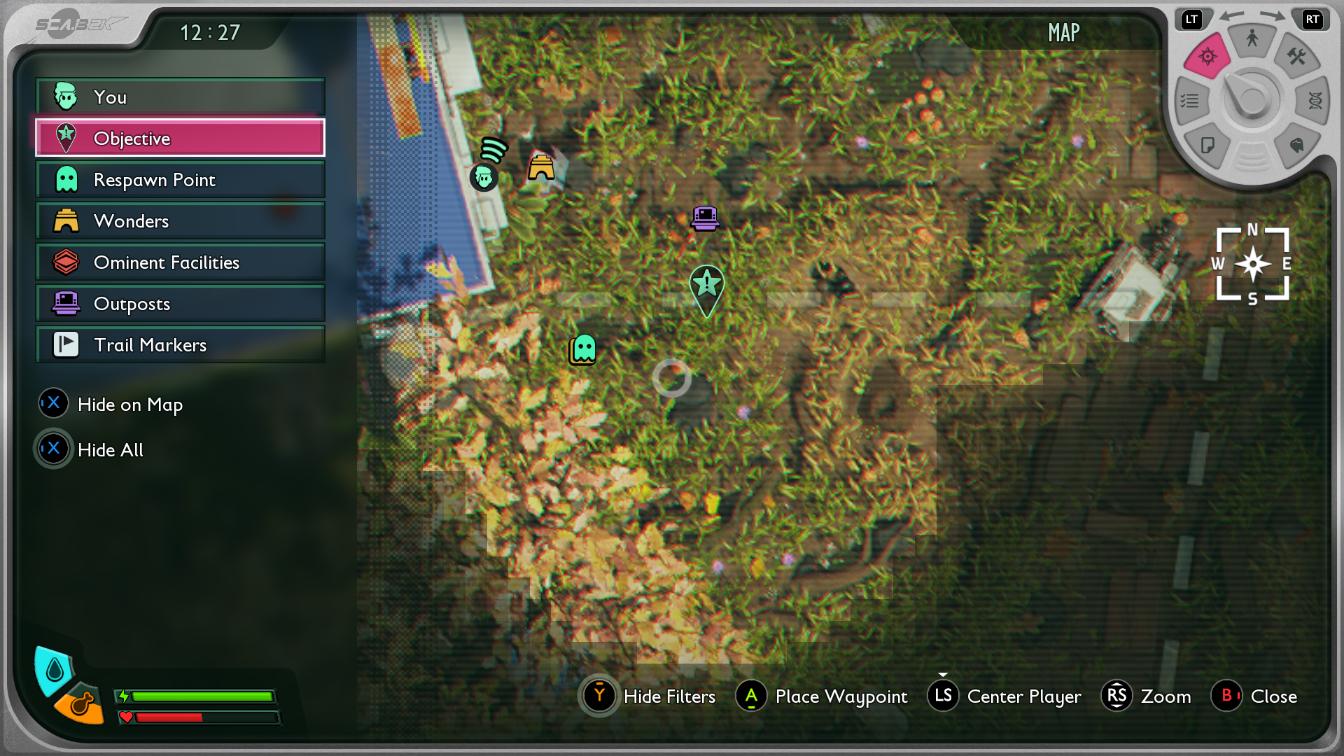Choose the Objective filter entry
Viewport: 1344px width, 756px height.
click(x=180, y=138)
